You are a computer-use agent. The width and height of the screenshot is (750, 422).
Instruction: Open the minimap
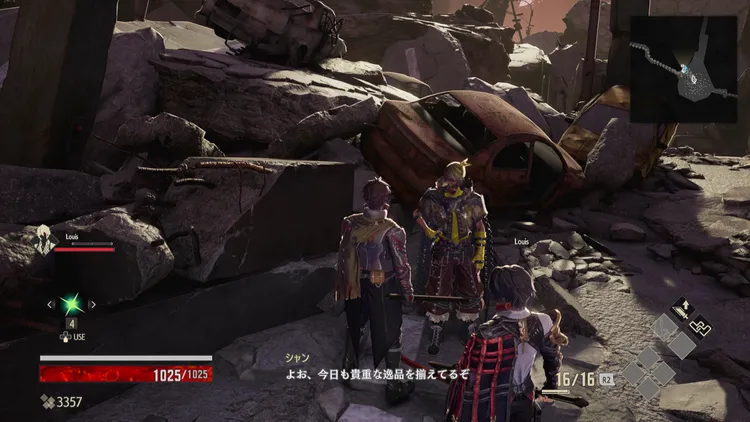[683, 70]
